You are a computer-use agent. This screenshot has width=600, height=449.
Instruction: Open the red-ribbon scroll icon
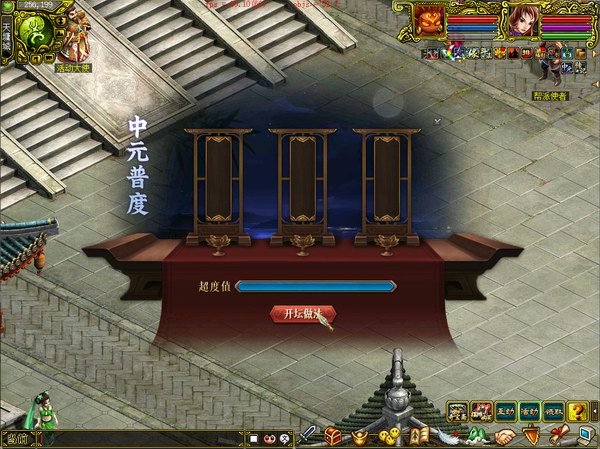tap(556, 434)
